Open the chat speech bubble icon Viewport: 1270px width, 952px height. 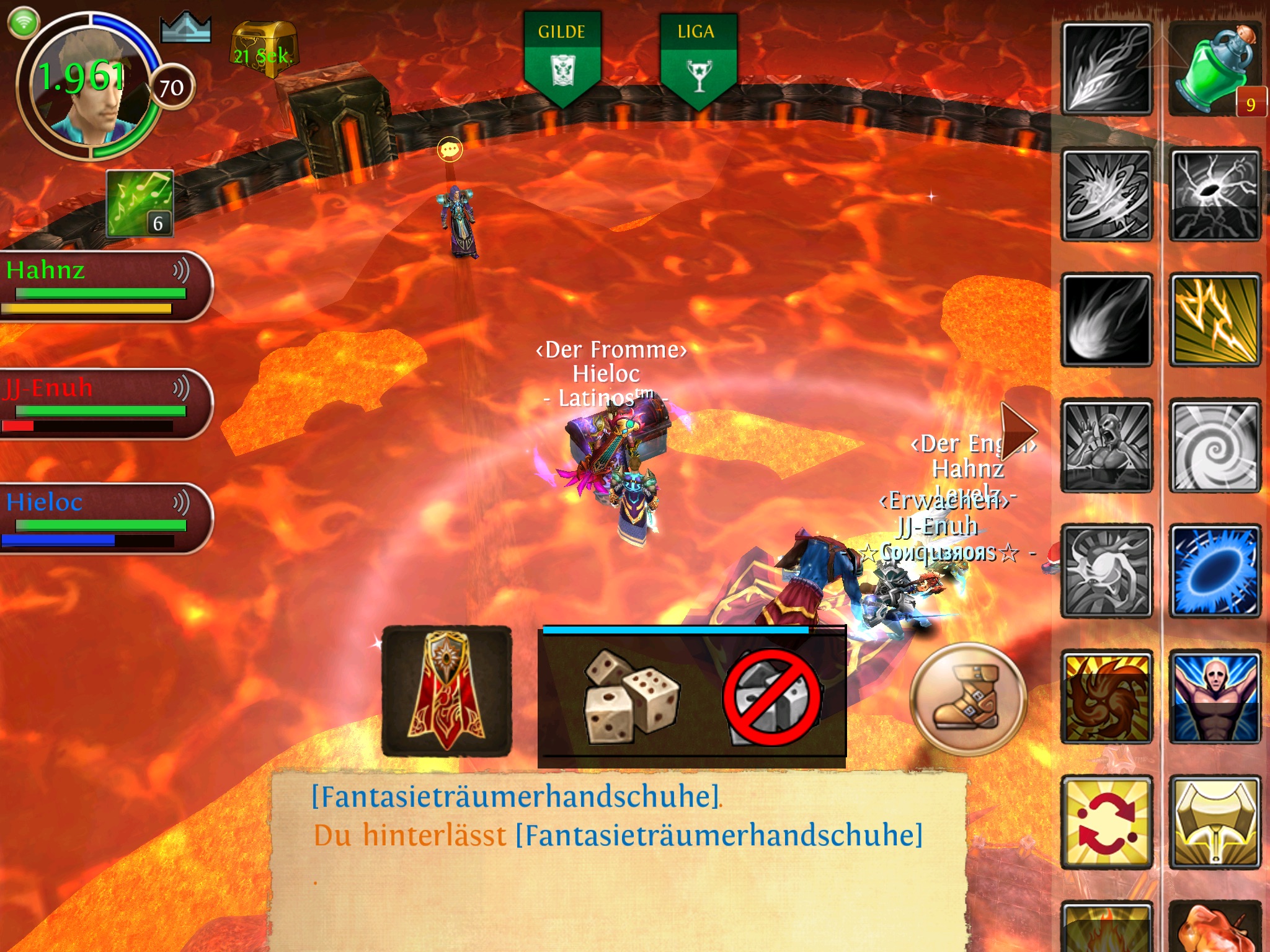(x=450, y=149)
